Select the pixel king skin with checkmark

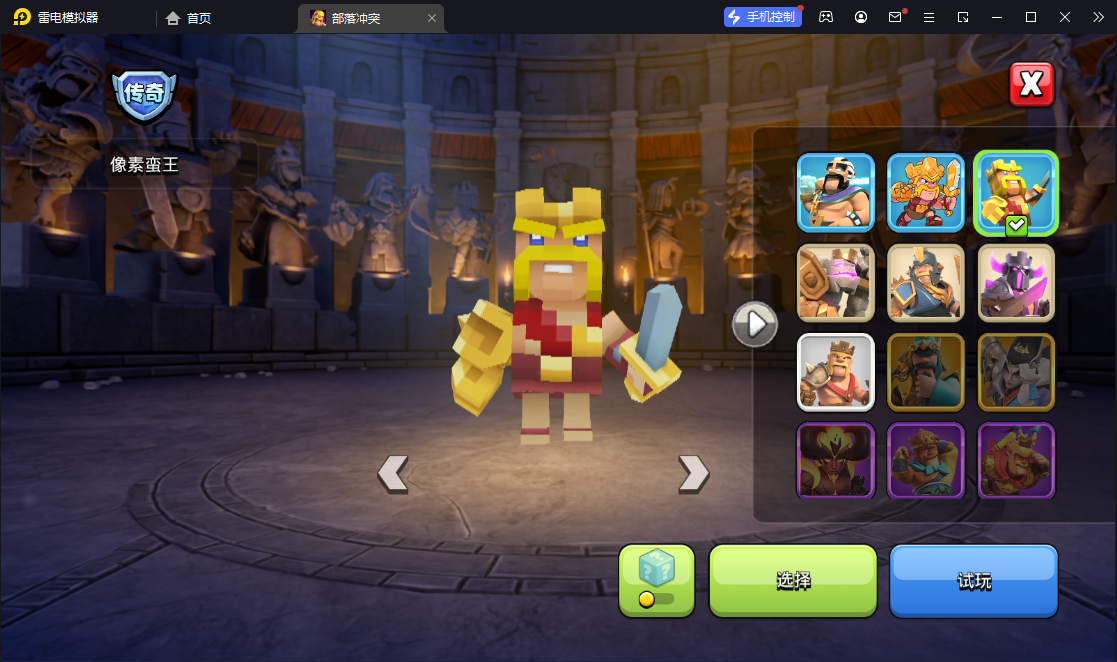pyautogui.click(x=1016, y=192)
